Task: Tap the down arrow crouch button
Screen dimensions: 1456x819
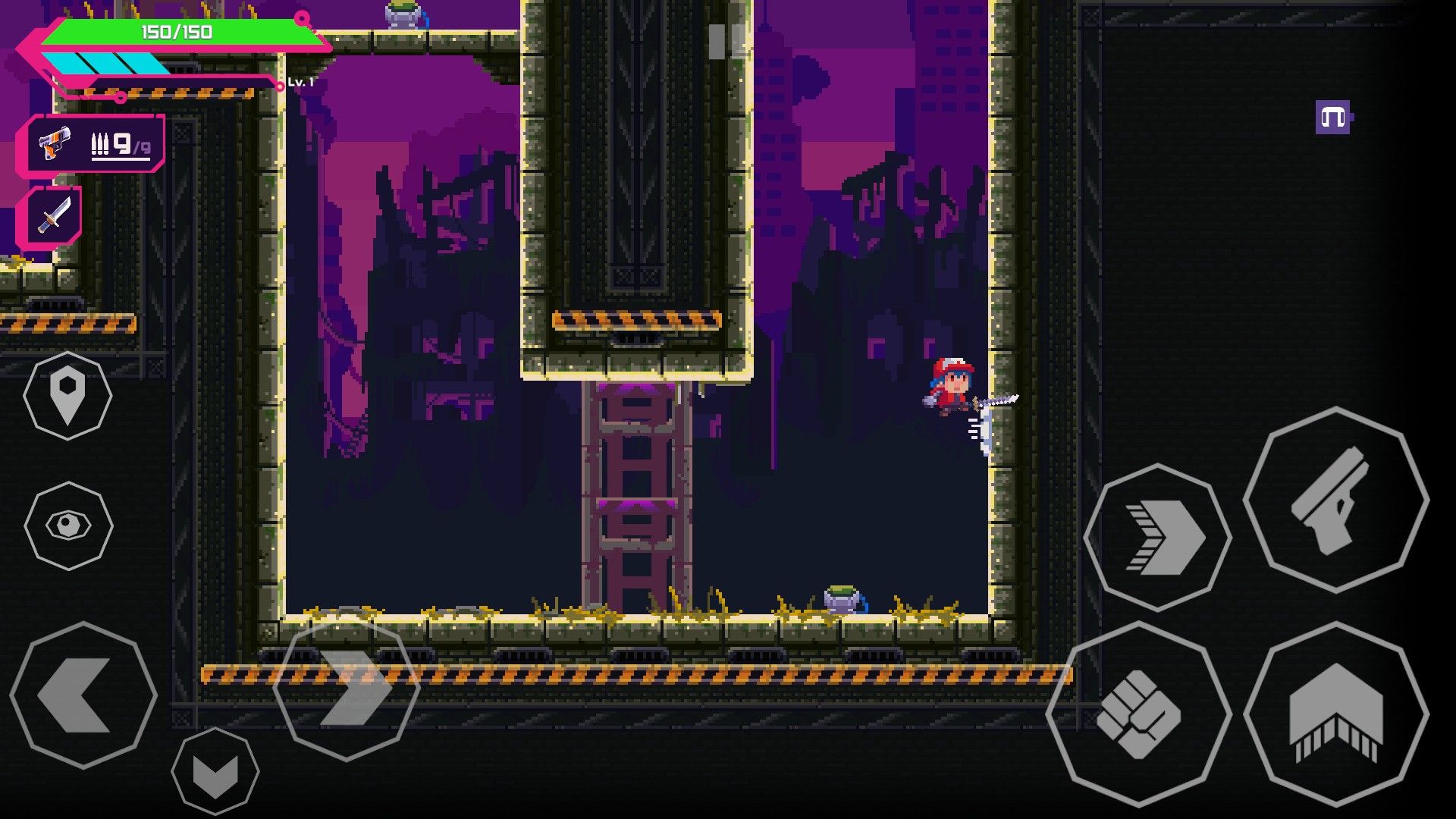Action: click(215, 772)
